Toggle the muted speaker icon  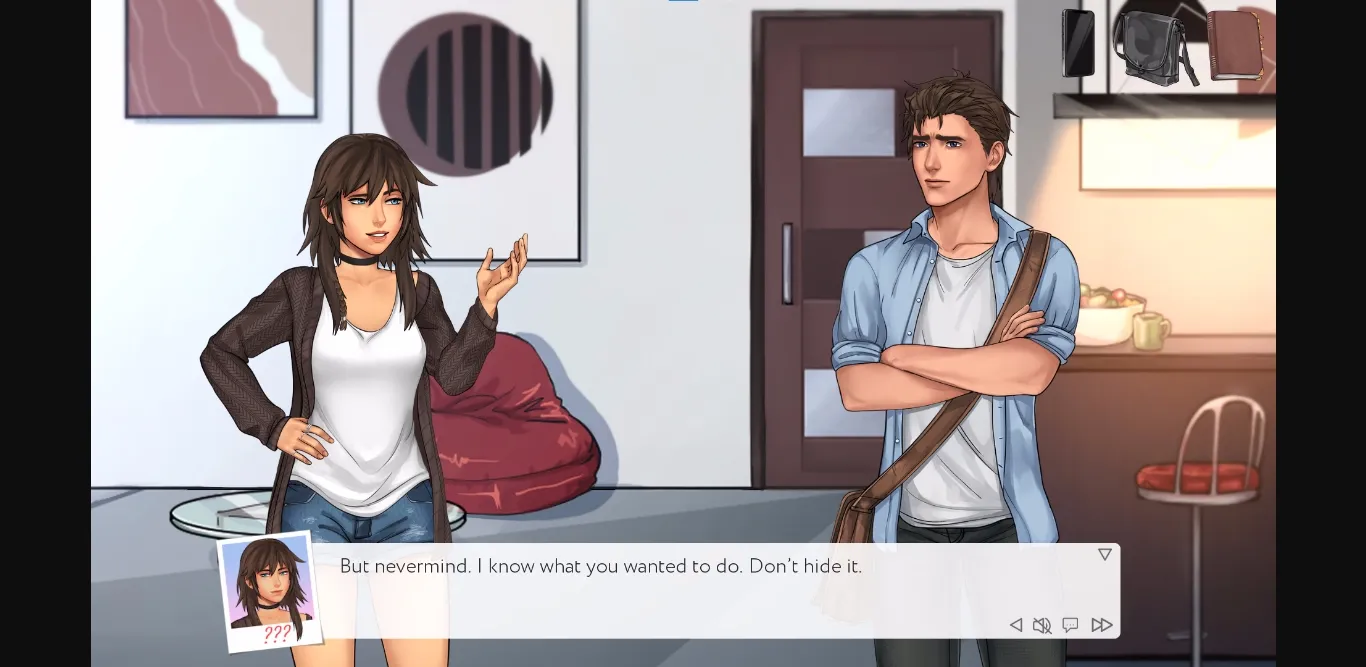coord(1042,625)
